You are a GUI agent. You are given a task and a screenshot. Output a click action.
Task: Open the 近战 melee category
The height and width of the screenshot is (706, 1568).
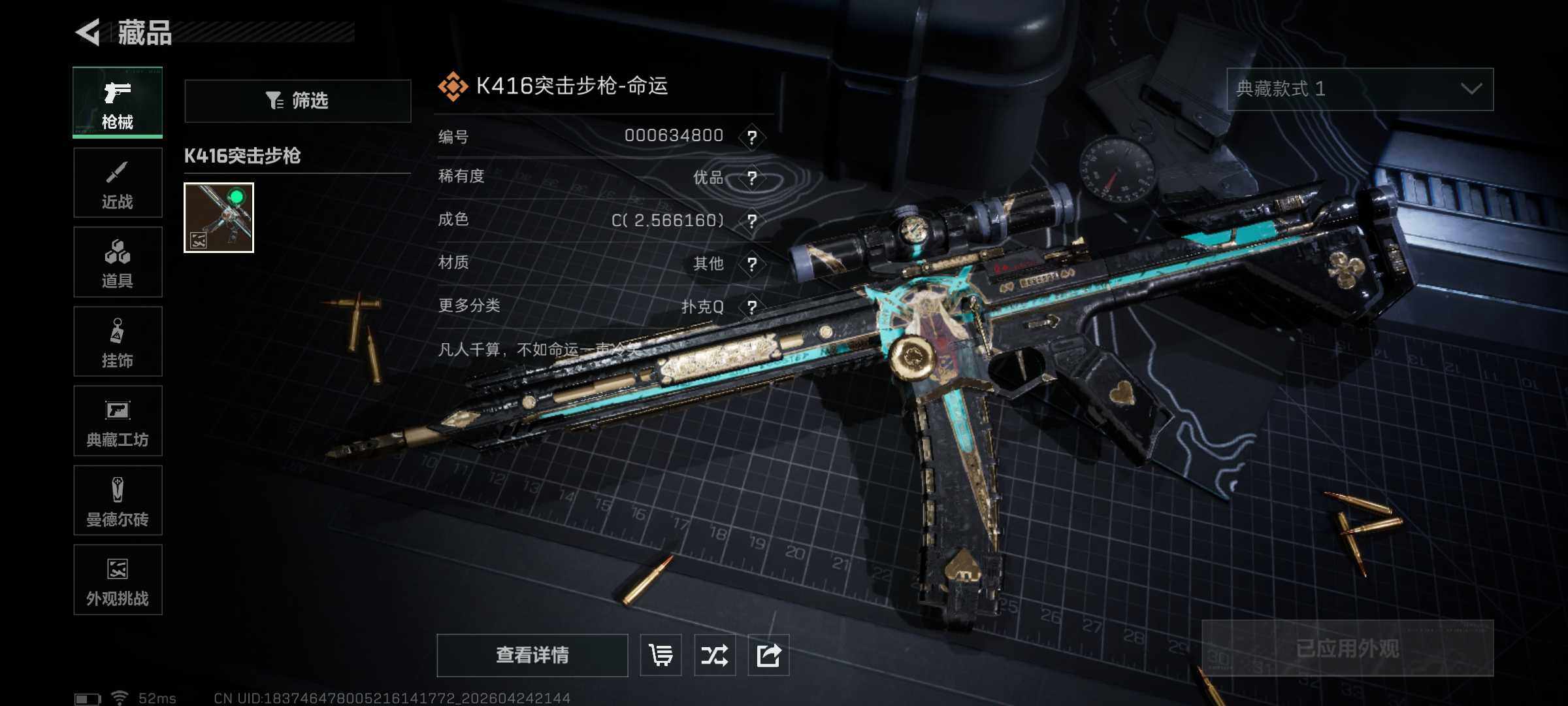pos(118,183)
